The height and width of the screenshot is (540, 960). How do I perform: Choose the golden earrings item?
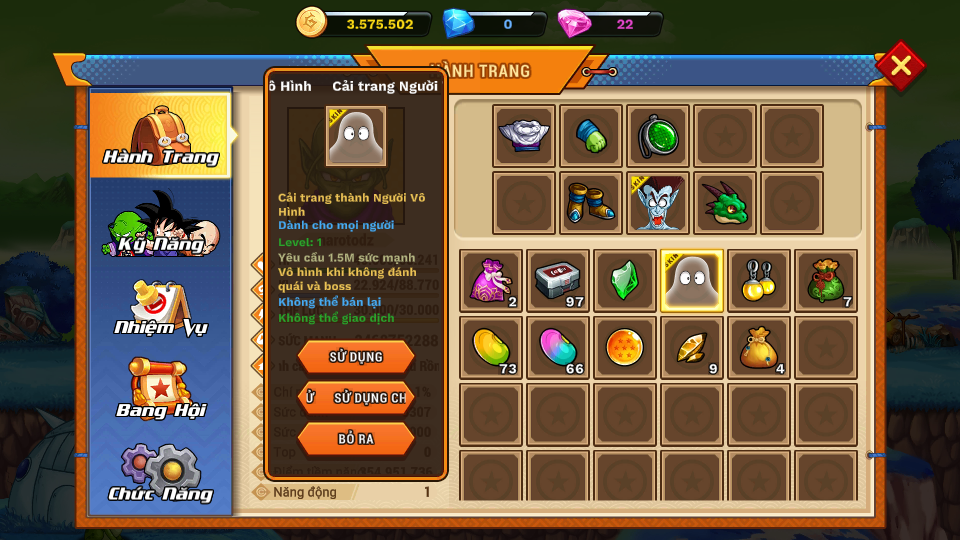[x=759, y=281]
